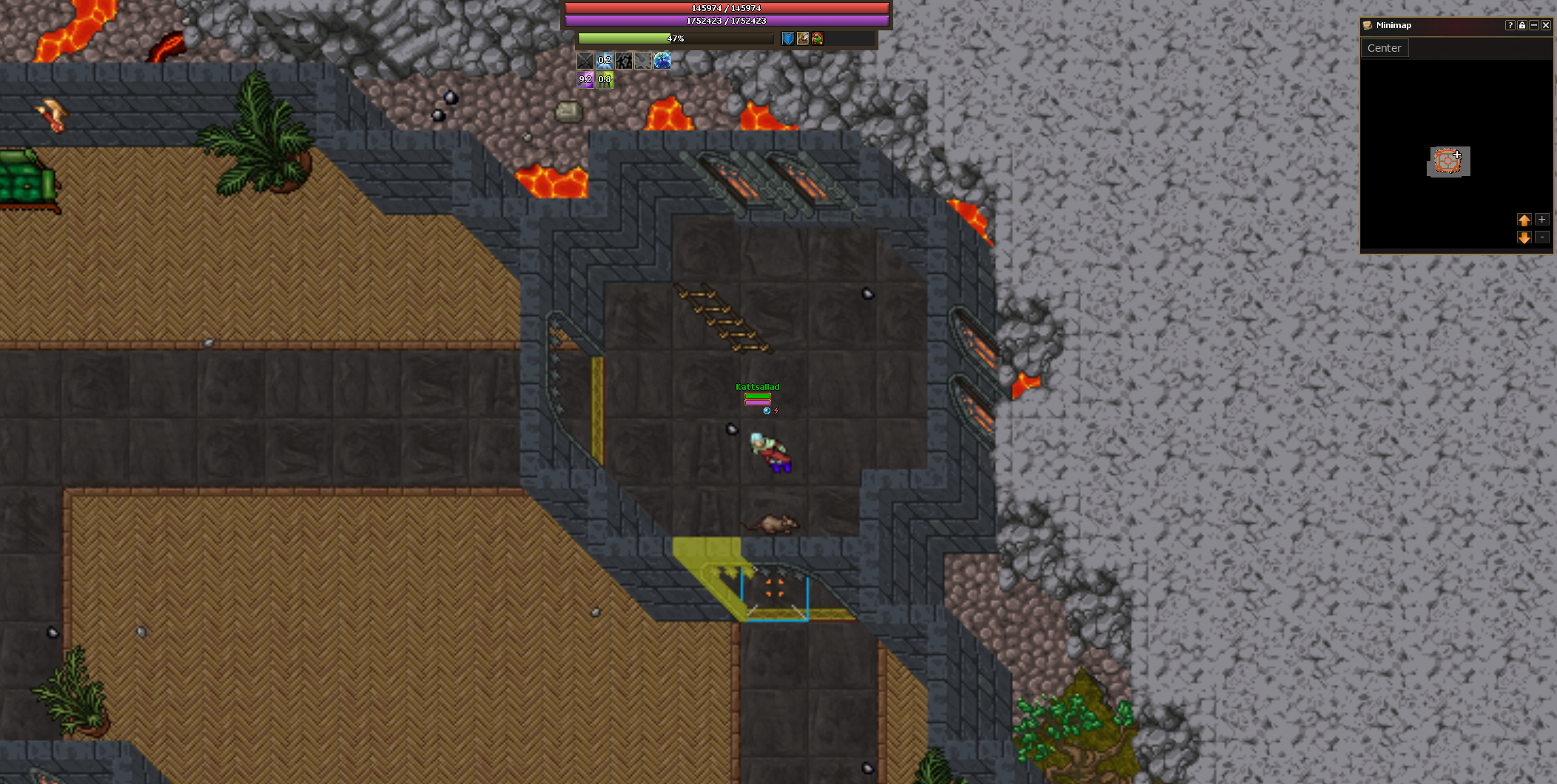Click the crossed swords cooldown icon
1557x784 pixels.
click(x=585, y=61)
